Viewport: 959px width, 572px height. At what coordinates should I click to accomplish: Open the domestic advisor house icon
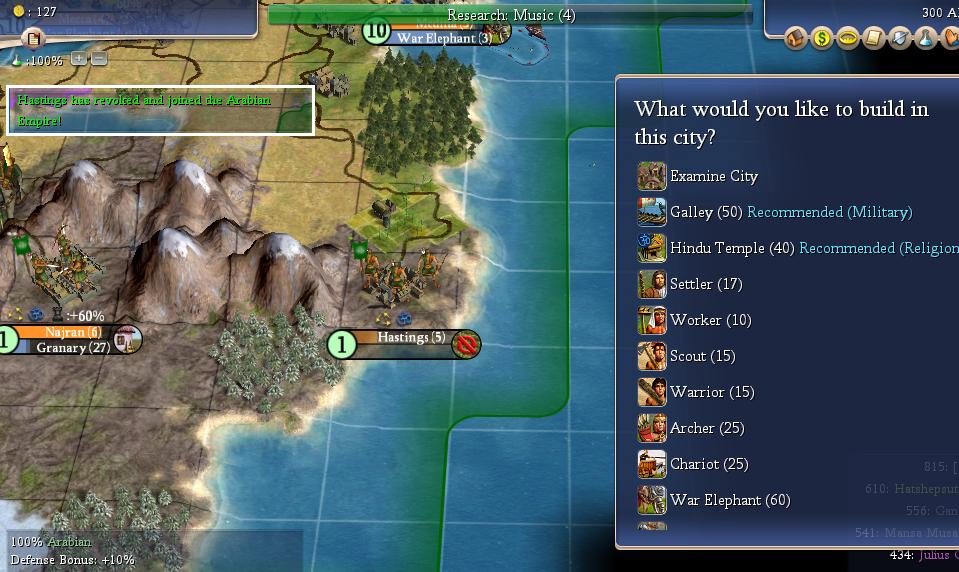tap(796, 38)
